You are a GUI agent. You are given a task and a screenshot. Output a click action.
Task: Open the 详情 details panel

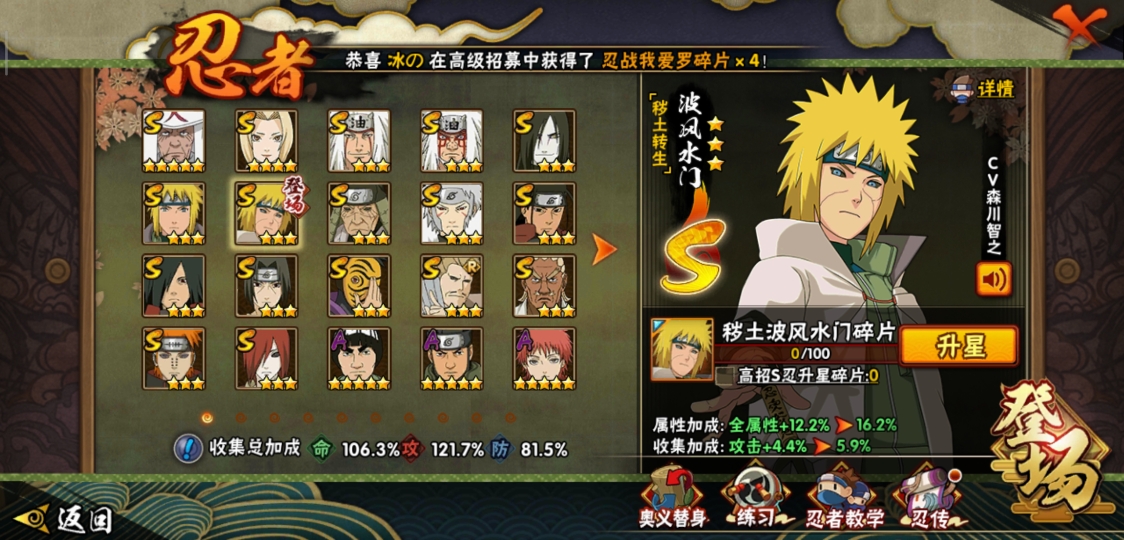983,88
